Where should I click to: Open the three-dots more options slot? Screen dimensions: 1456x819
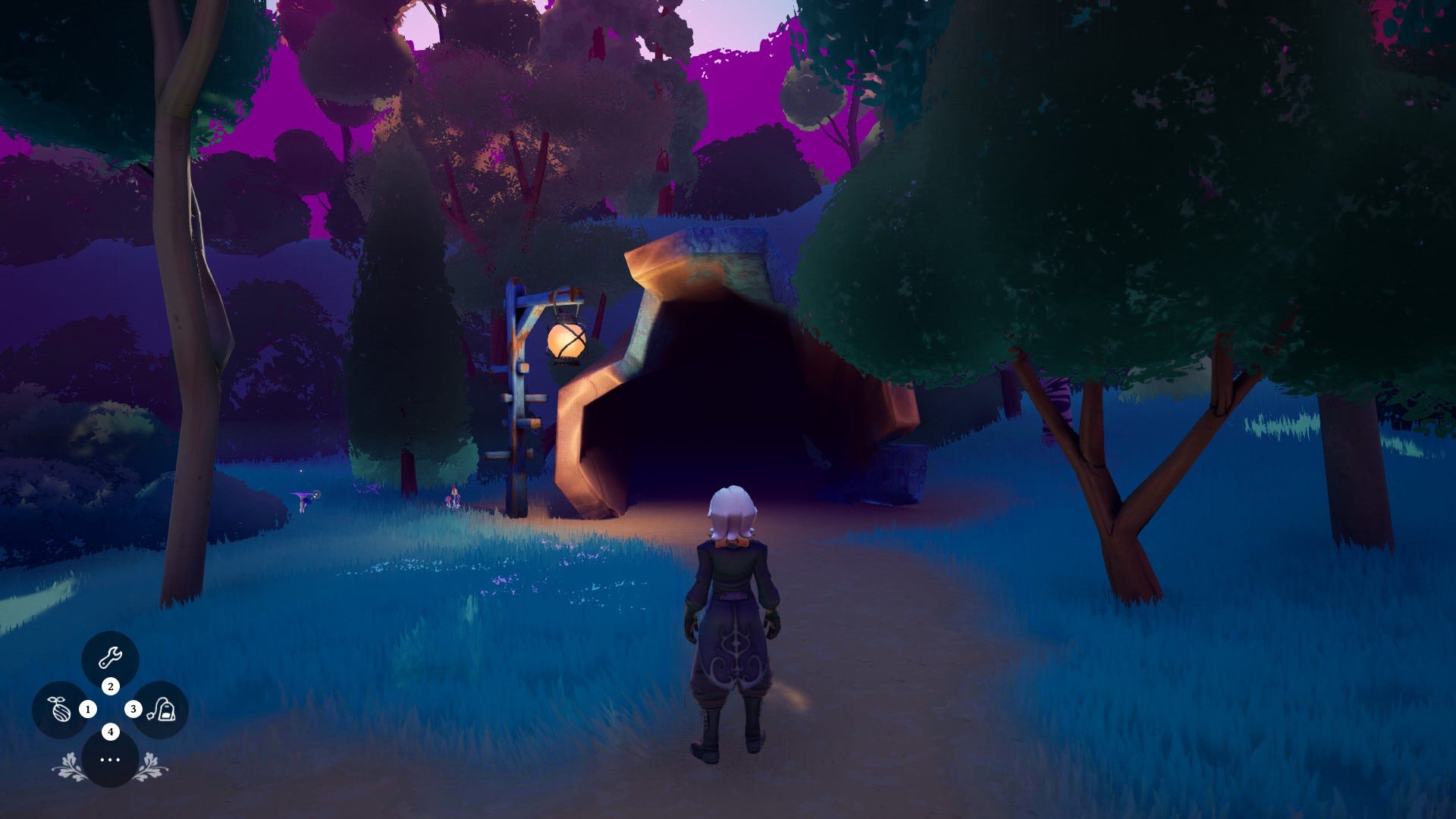[x=110, y=759]
